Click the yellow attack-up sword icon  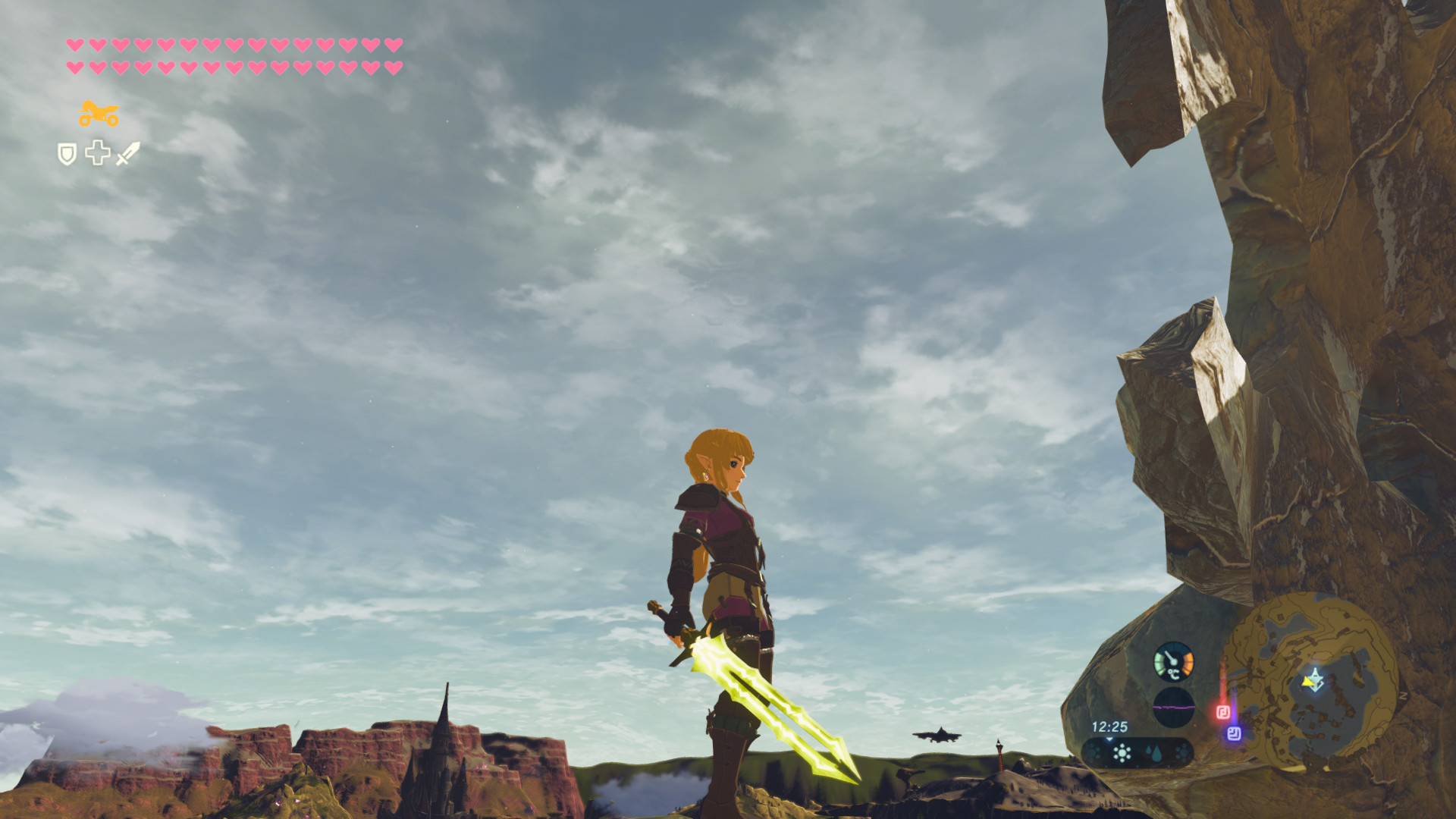[127, 152]
